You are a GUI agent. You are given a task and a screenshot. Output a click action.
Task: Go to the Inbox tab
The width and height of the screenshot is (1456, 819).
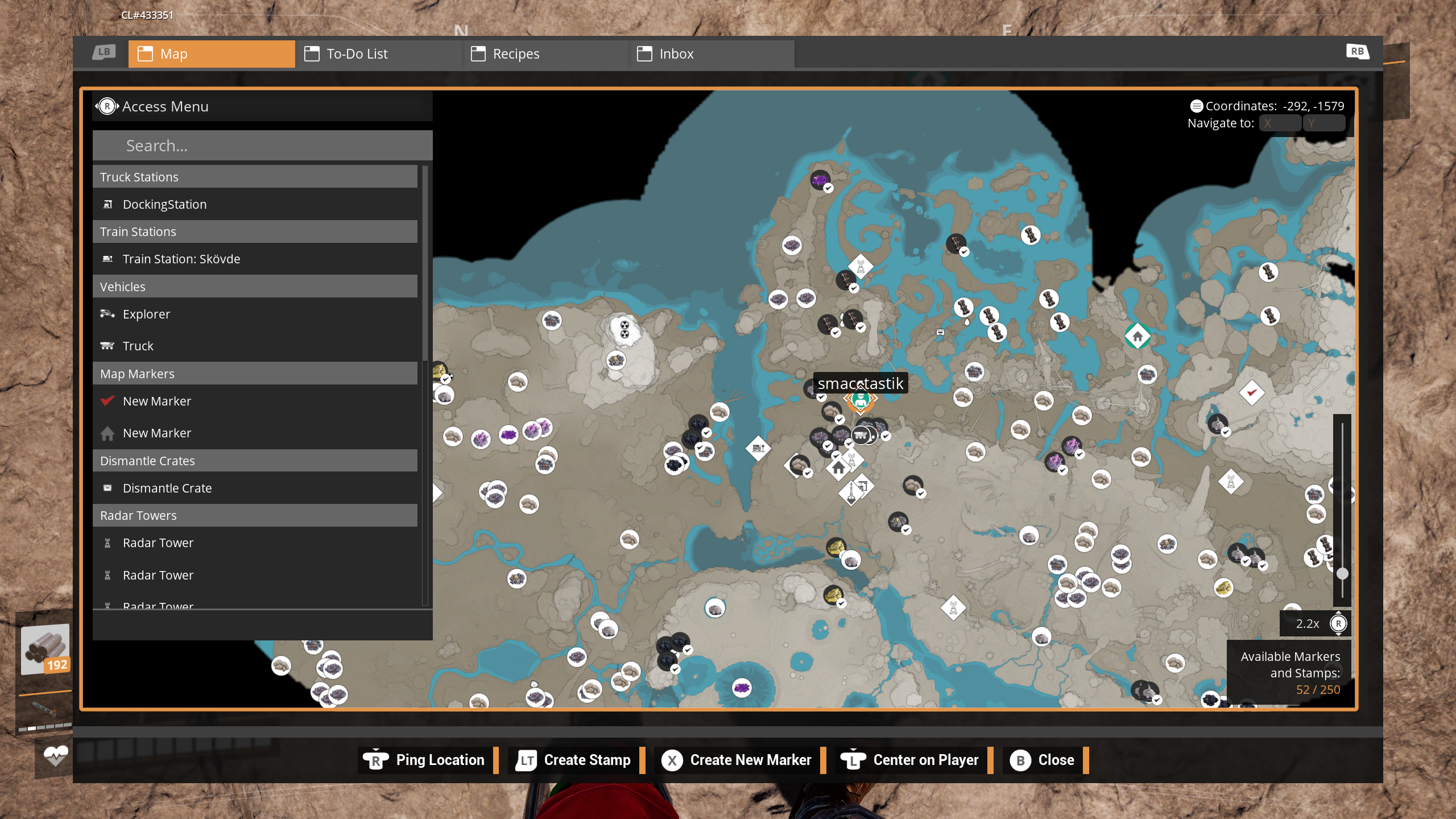point(711,54)
